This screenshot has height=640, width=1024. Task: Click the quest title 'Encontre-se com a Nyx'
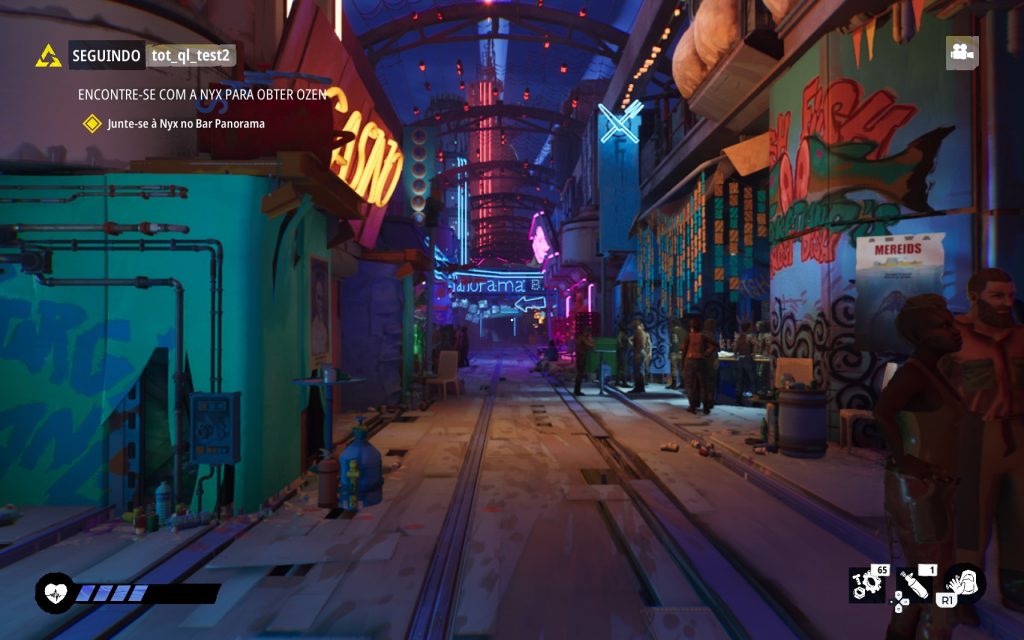[x=202, y=94]
